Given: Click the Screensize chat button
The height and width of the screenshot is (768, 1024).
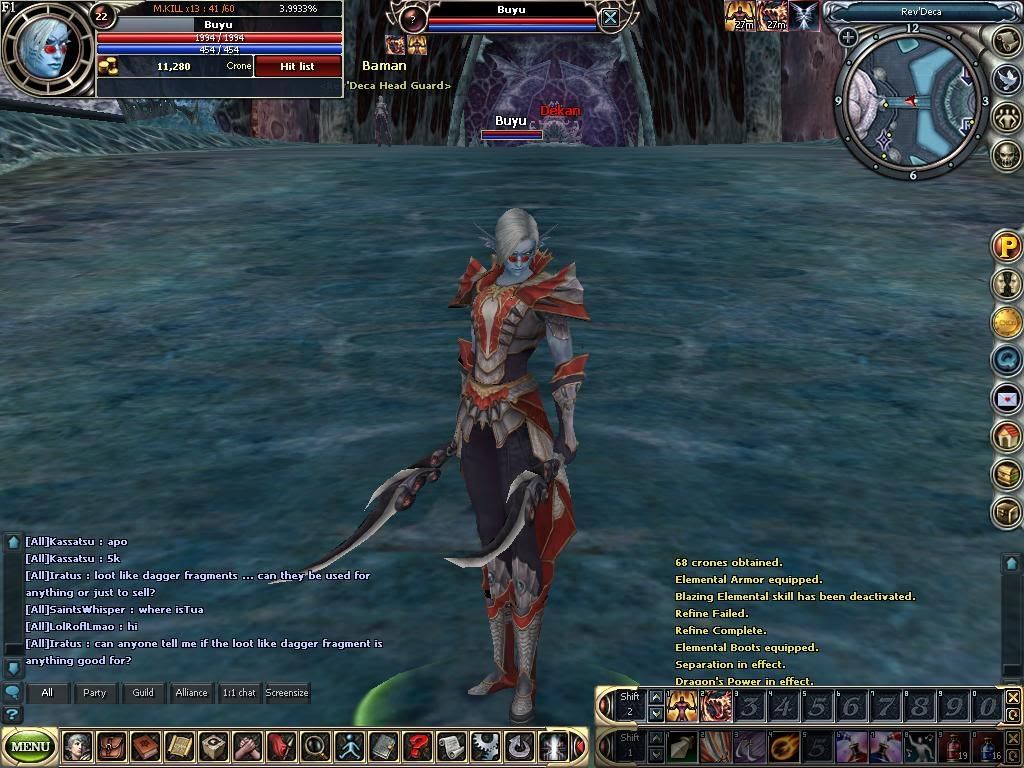Looking at the screenshot, I should coord(287,692).
